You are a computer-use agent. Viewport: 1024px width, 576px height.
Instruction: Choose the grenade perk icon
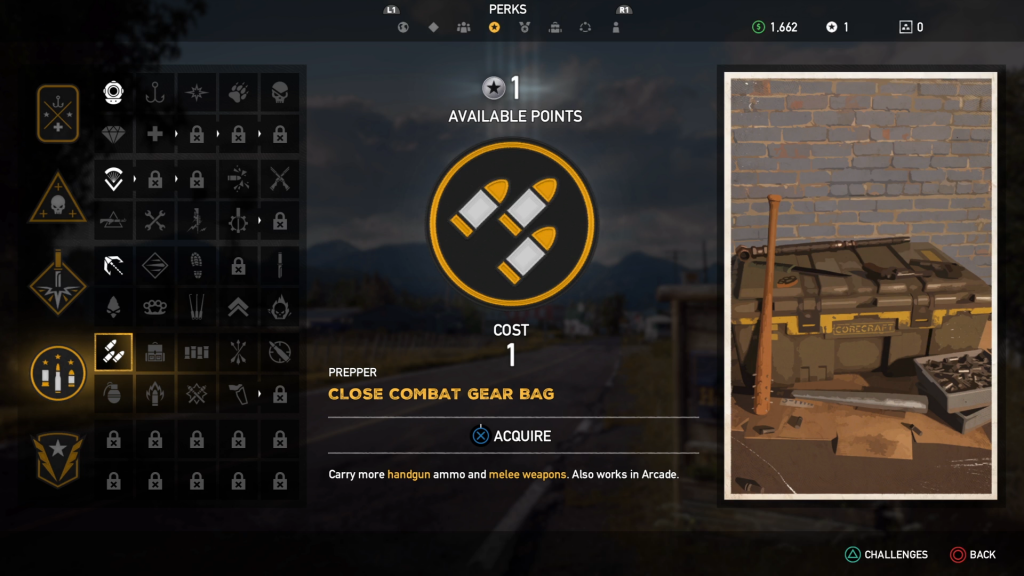[x=113, y=394]
